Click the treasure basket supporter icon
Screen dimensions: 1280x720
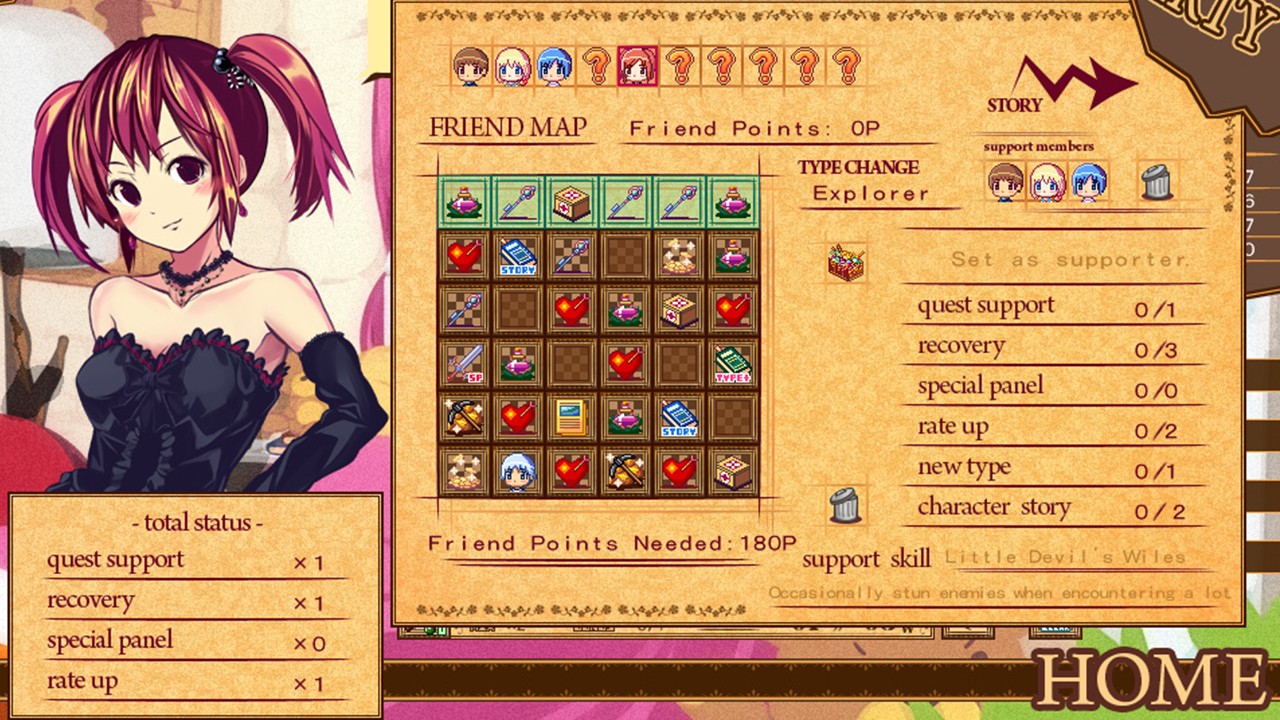[846, 262]
